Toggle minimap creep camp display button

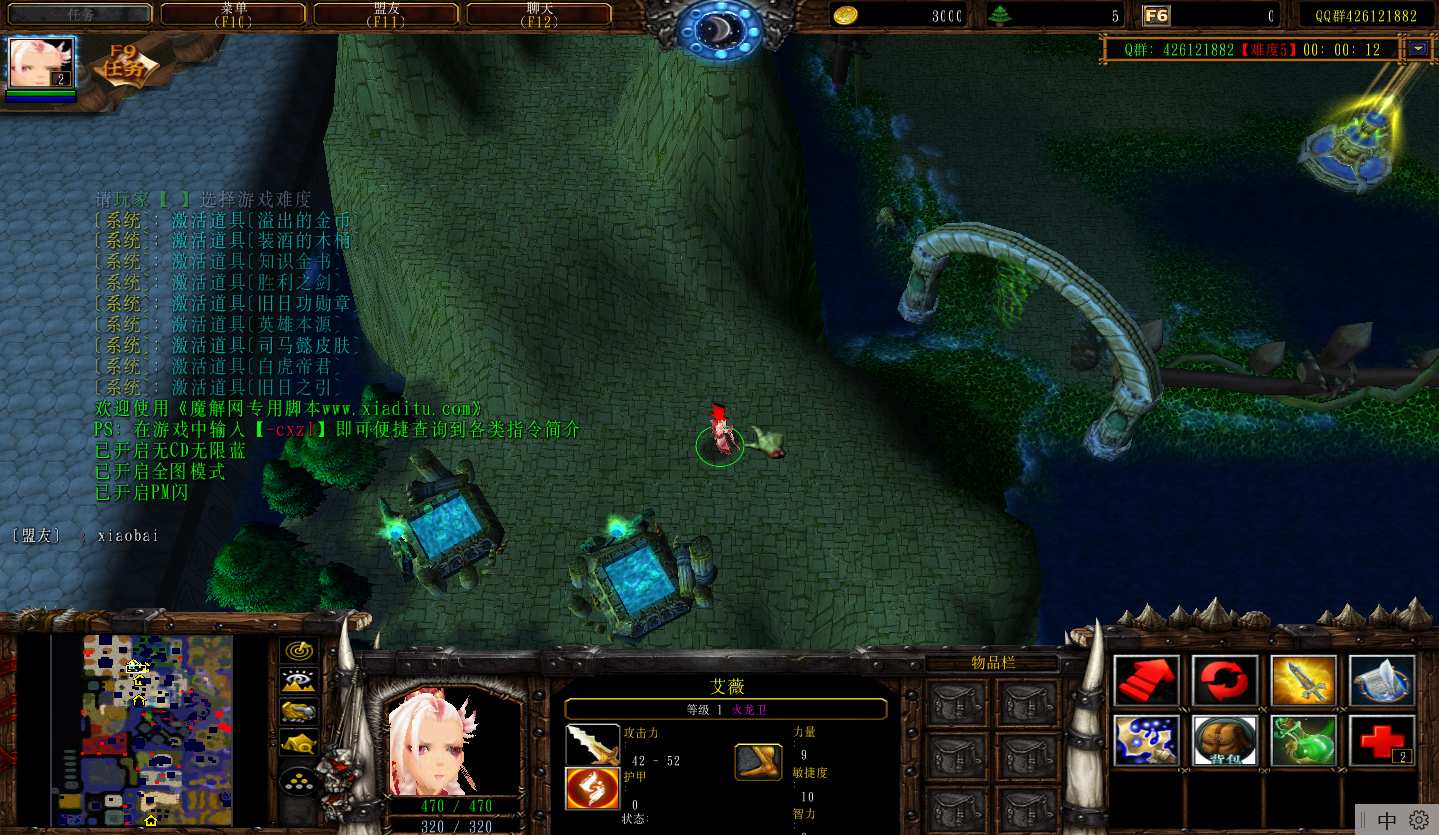298,742
